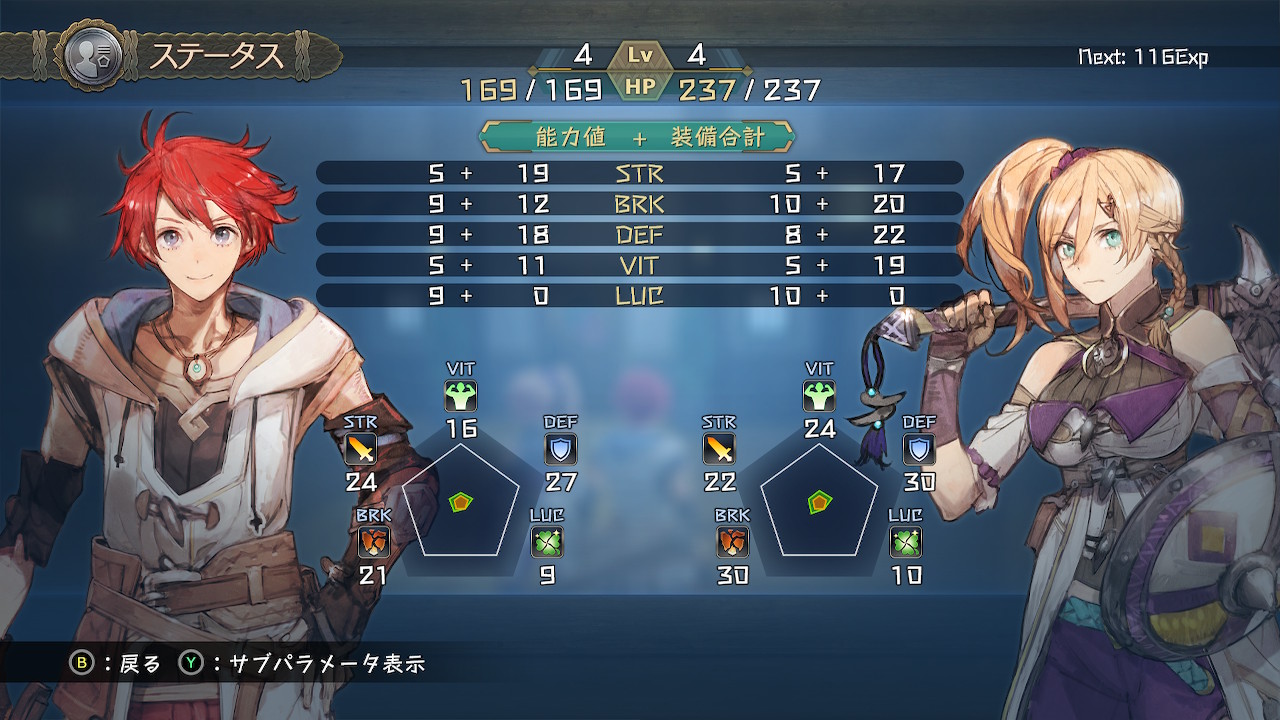Click the red-haired hero's pentagon stat chart
Screen dimensions: 1280x720
coord(461,502)
